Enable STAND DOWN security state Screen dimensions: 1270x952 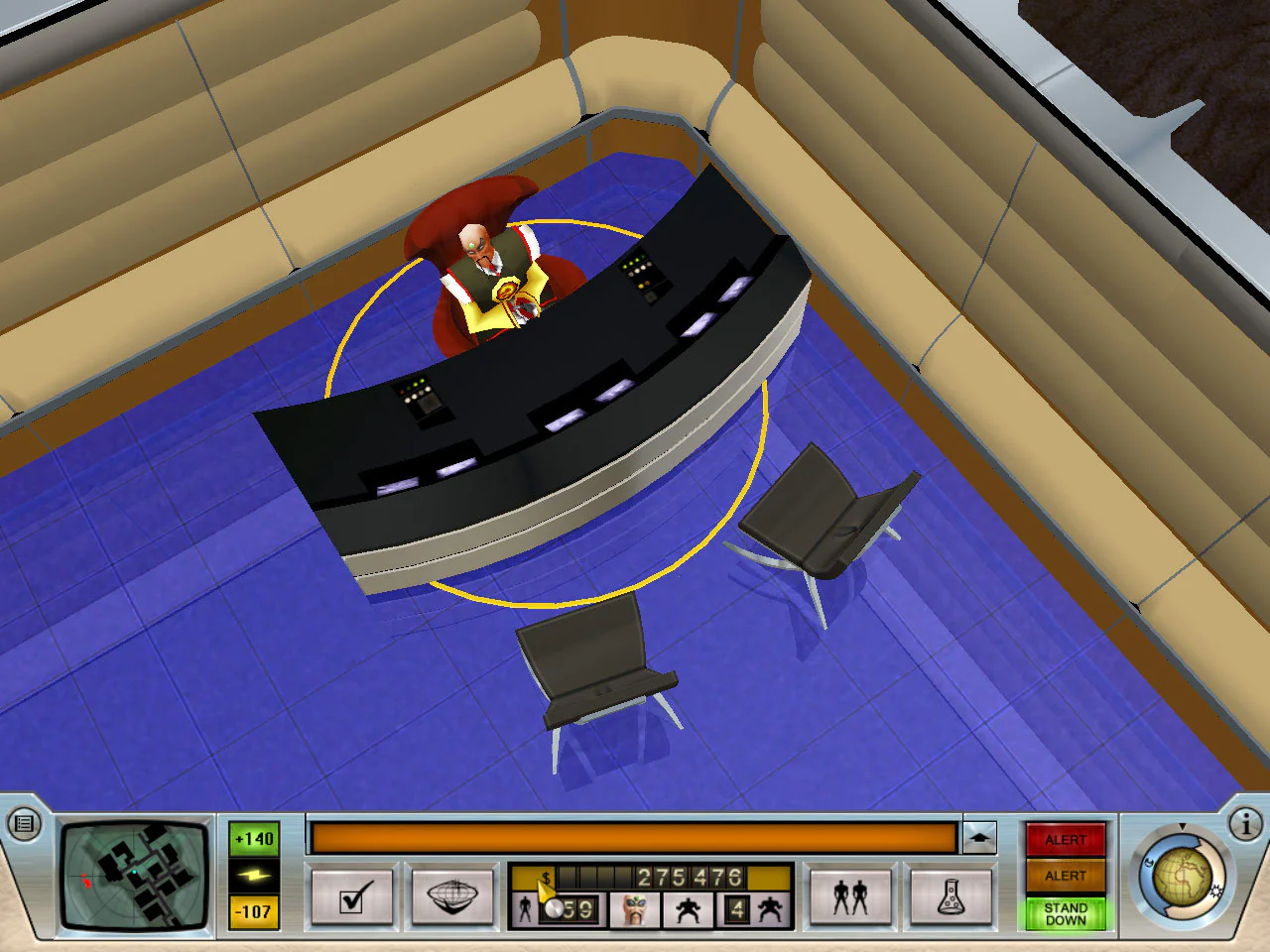pos(1067,912)
